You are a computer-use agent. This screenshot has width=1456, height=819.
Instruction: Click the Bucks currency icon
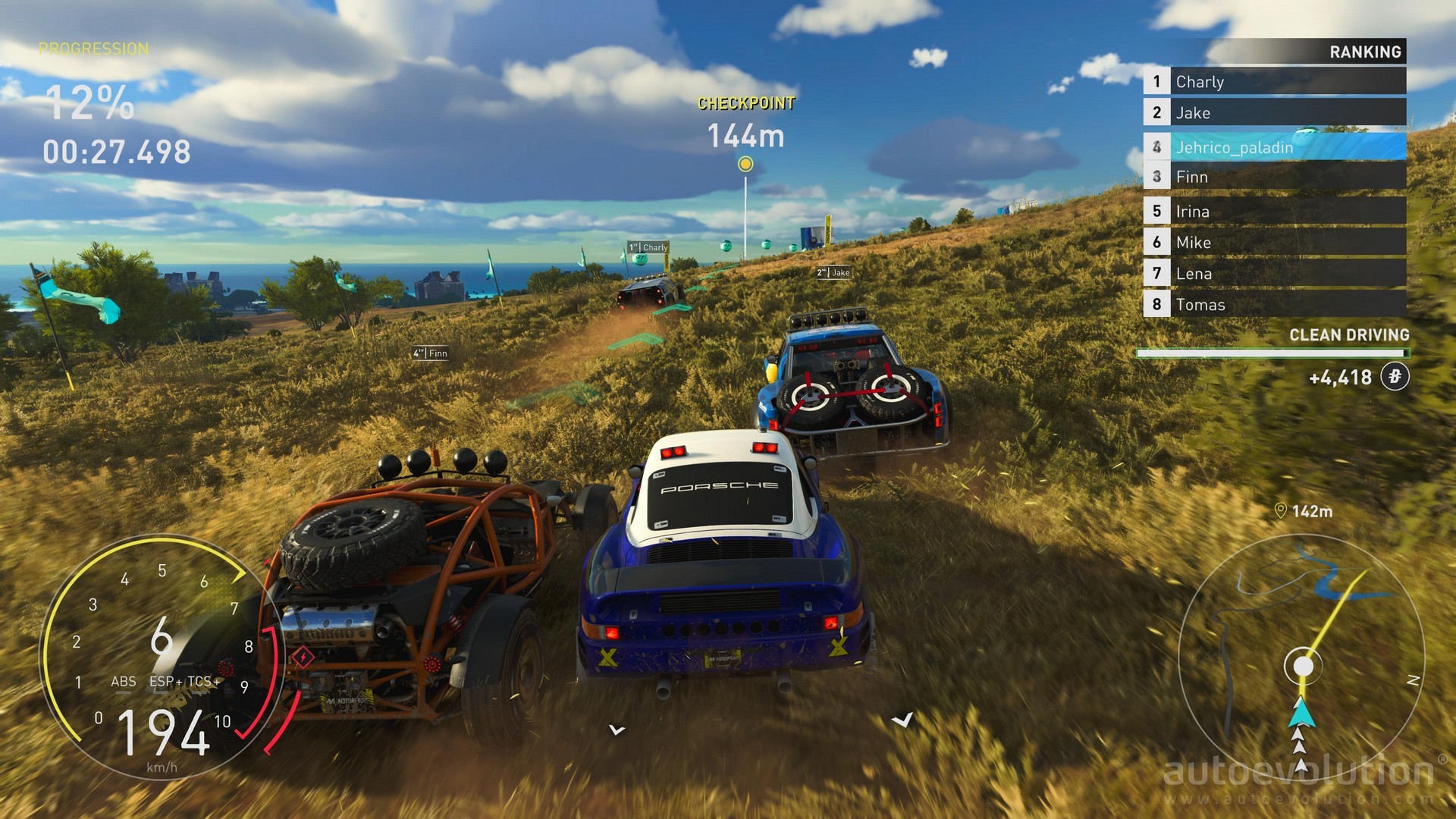(x=1395, y=377)
